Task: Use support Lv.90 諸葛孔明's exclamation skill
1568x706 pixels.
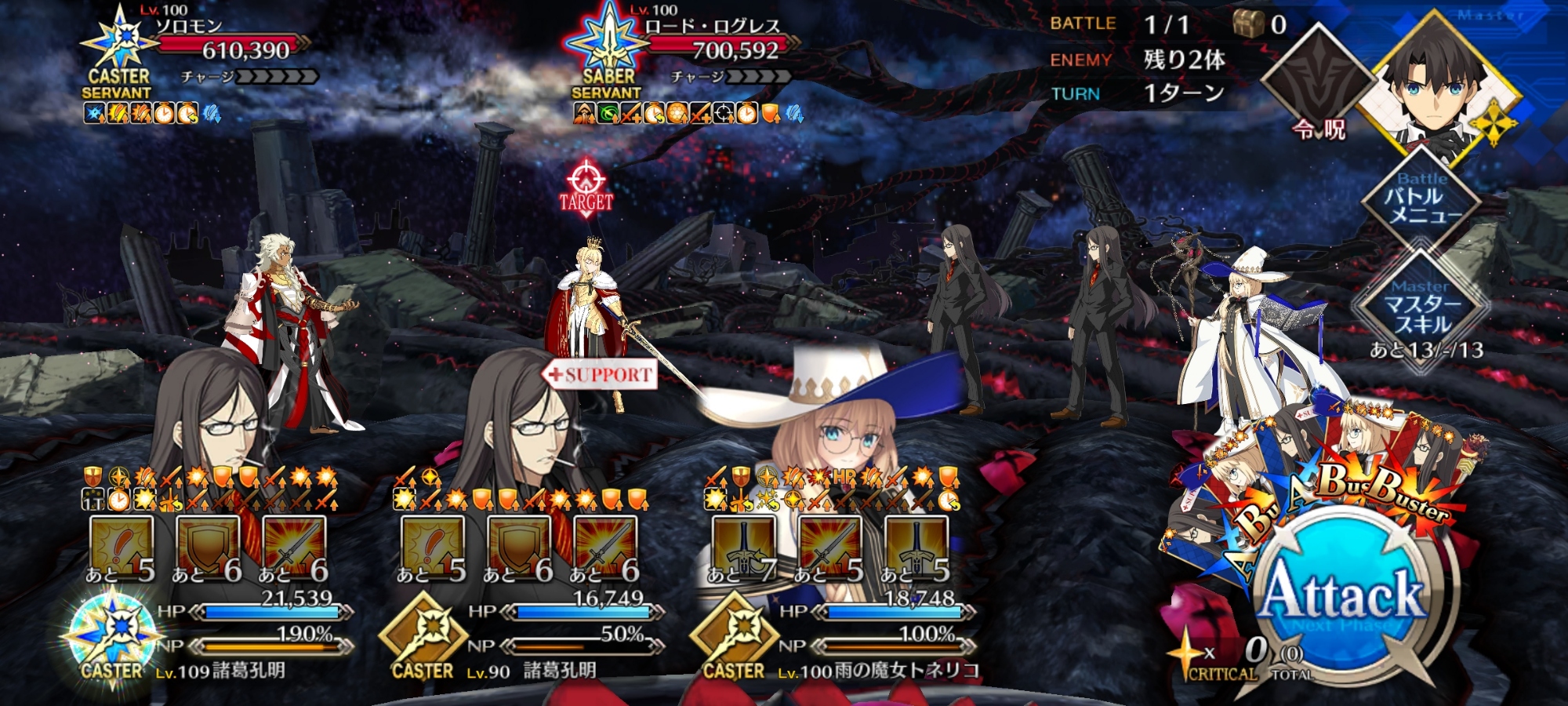Action: [x=432, y=547]
